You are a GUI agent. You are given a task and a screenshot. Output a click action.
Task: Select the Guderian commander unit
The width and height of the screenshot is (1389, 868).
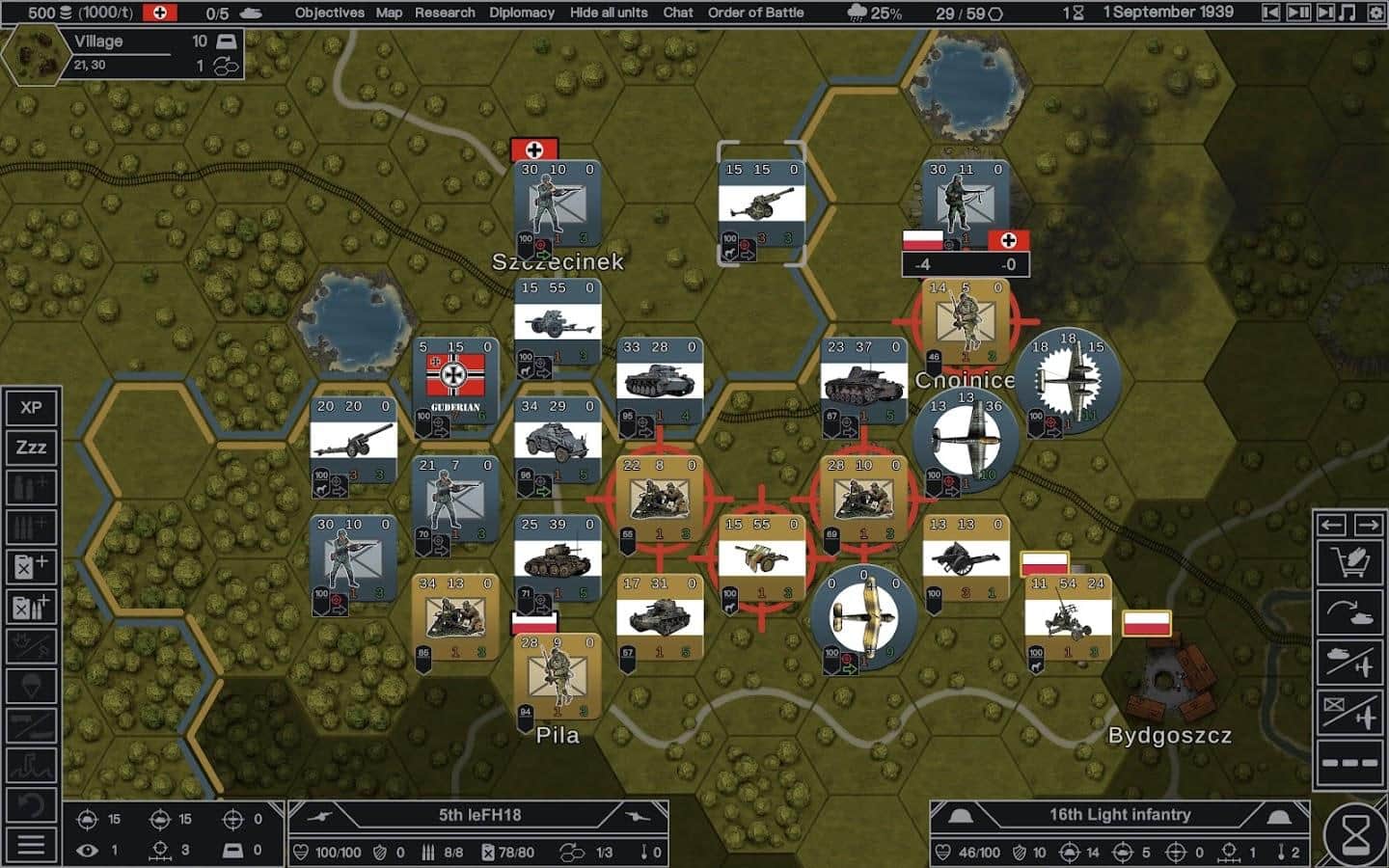point(455,381)
